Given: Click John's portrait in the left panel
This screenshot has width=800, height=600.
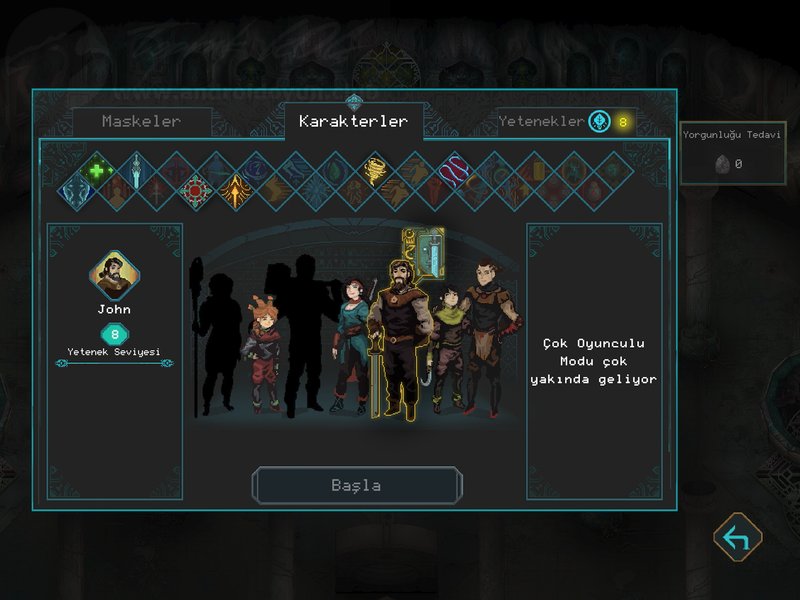Looking at the screenshot, I should (x=114, y=275).
